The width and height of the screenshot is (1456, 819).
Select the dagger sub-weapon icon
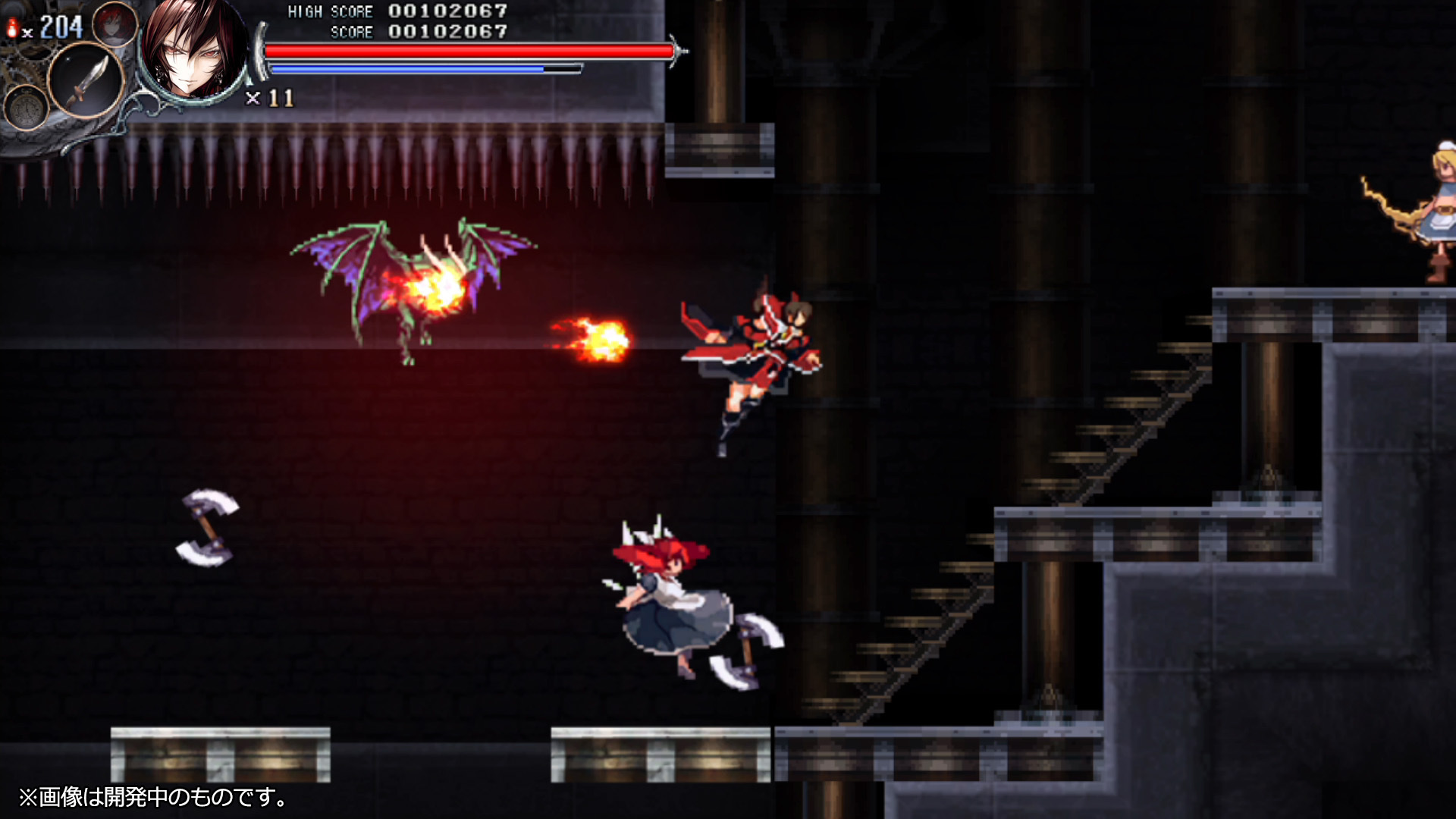click(x=86, y=80)
